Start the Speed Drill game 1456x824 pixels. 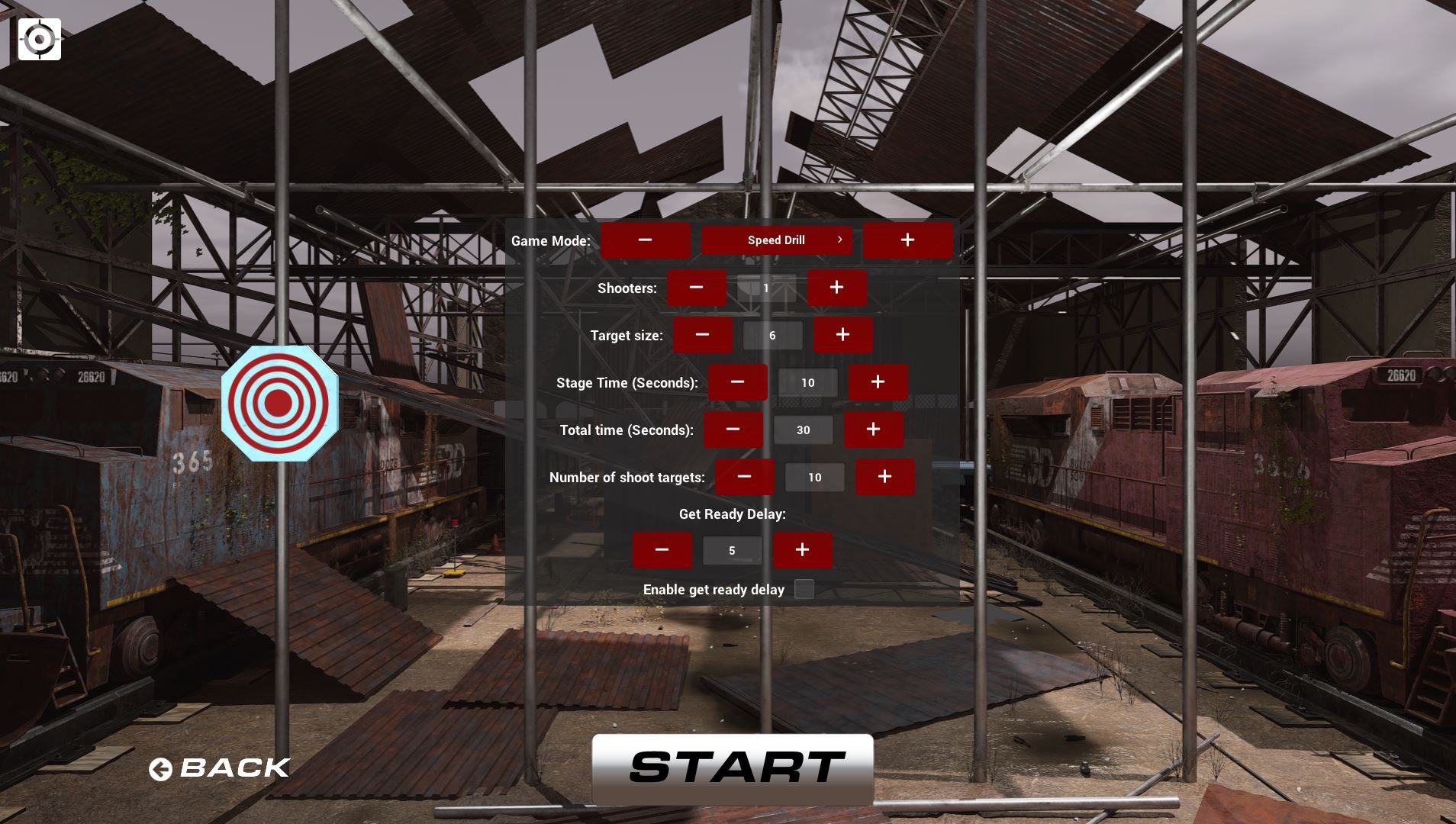coord(733,768)
